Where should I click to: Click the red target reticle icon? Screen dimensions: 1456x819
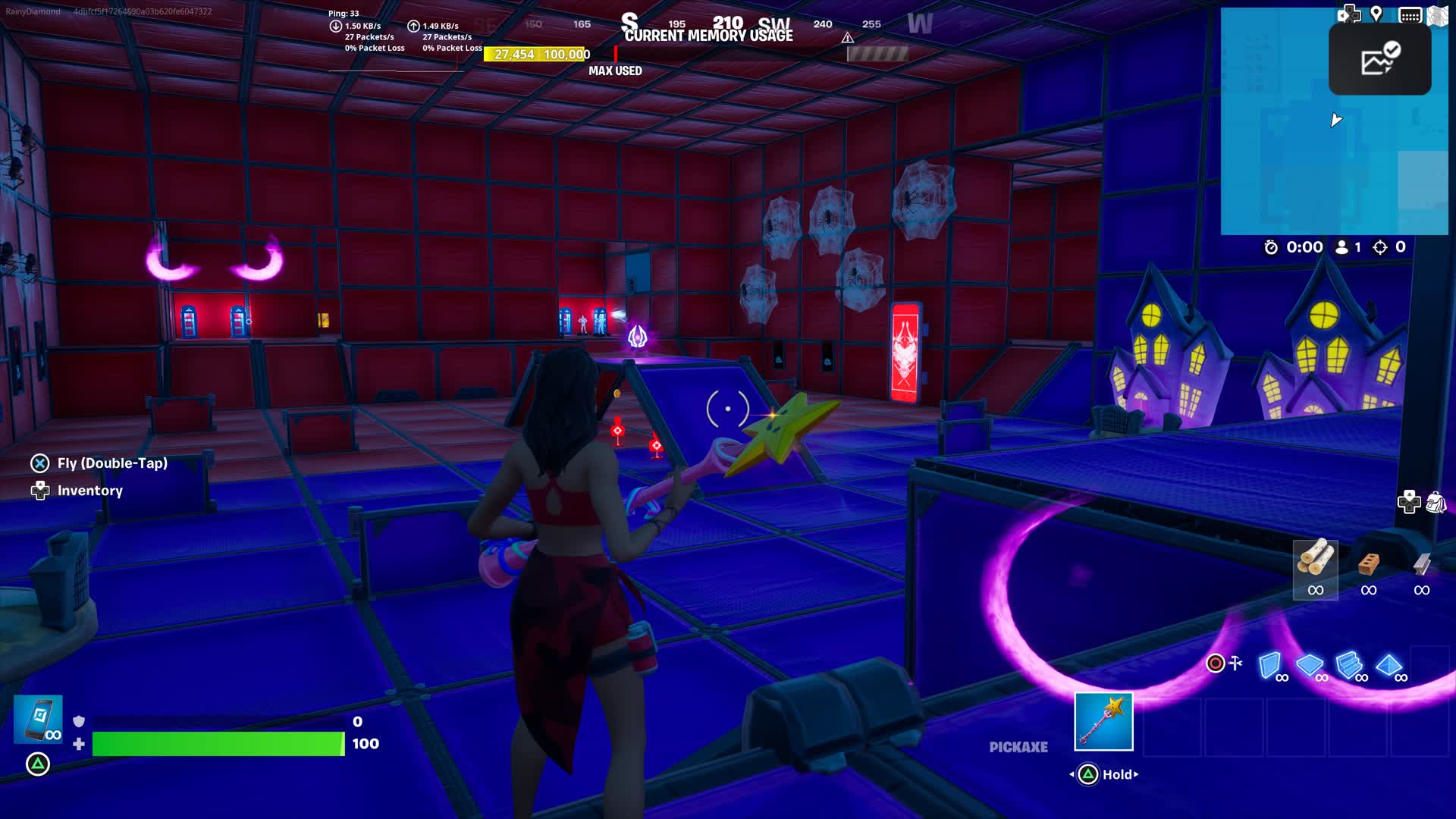click(1216, 664)
